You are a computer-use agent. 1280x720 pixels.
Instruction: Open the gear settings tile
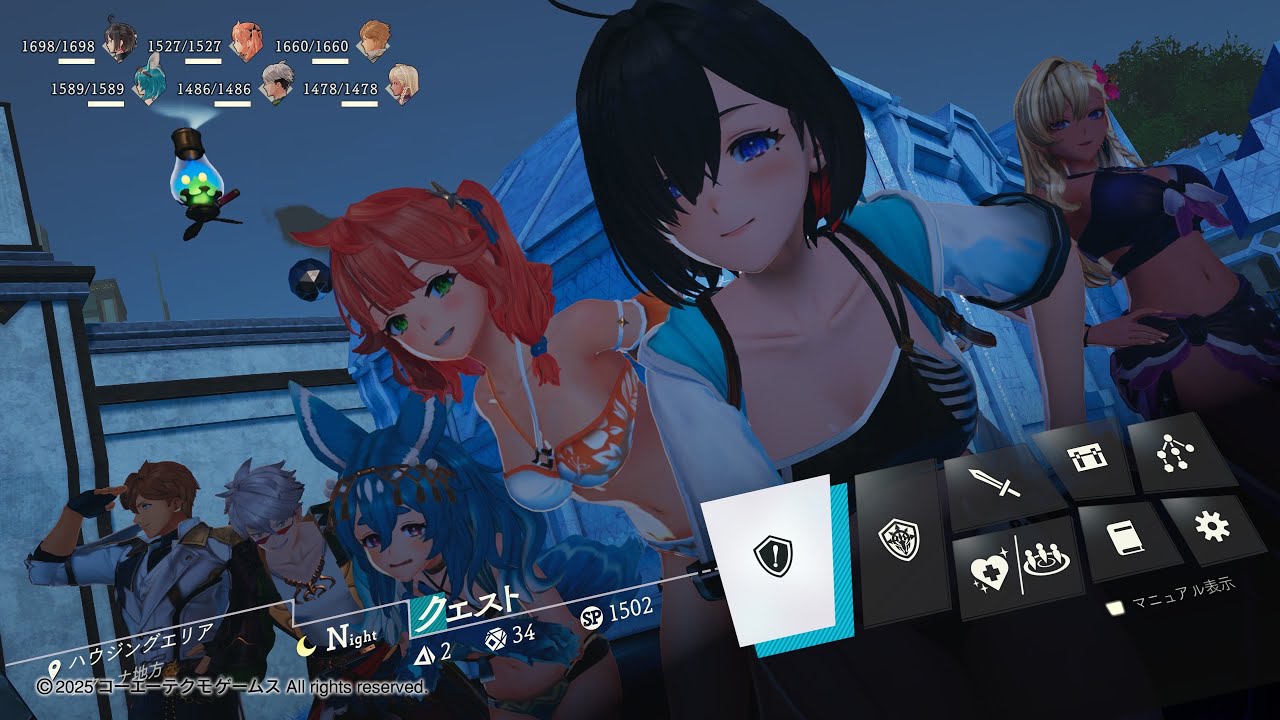1212,525
